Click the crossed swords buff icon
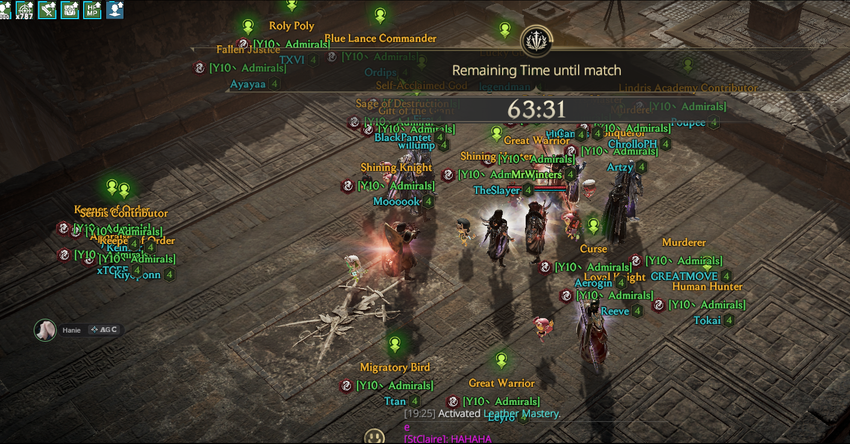 point(47,10)
